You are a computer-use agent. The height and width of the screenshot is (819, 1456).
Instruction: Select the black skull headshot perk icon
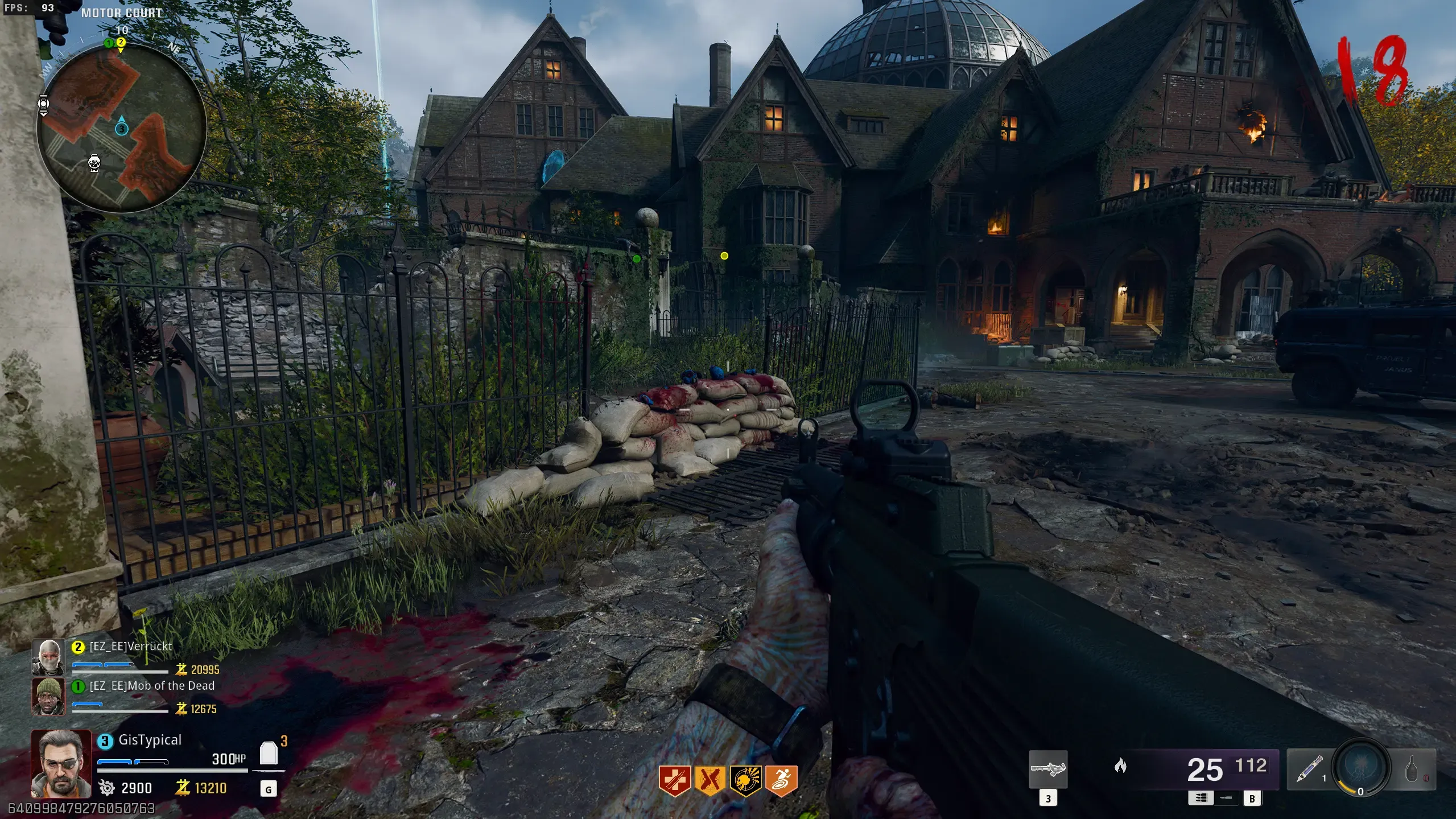(745, 780)
